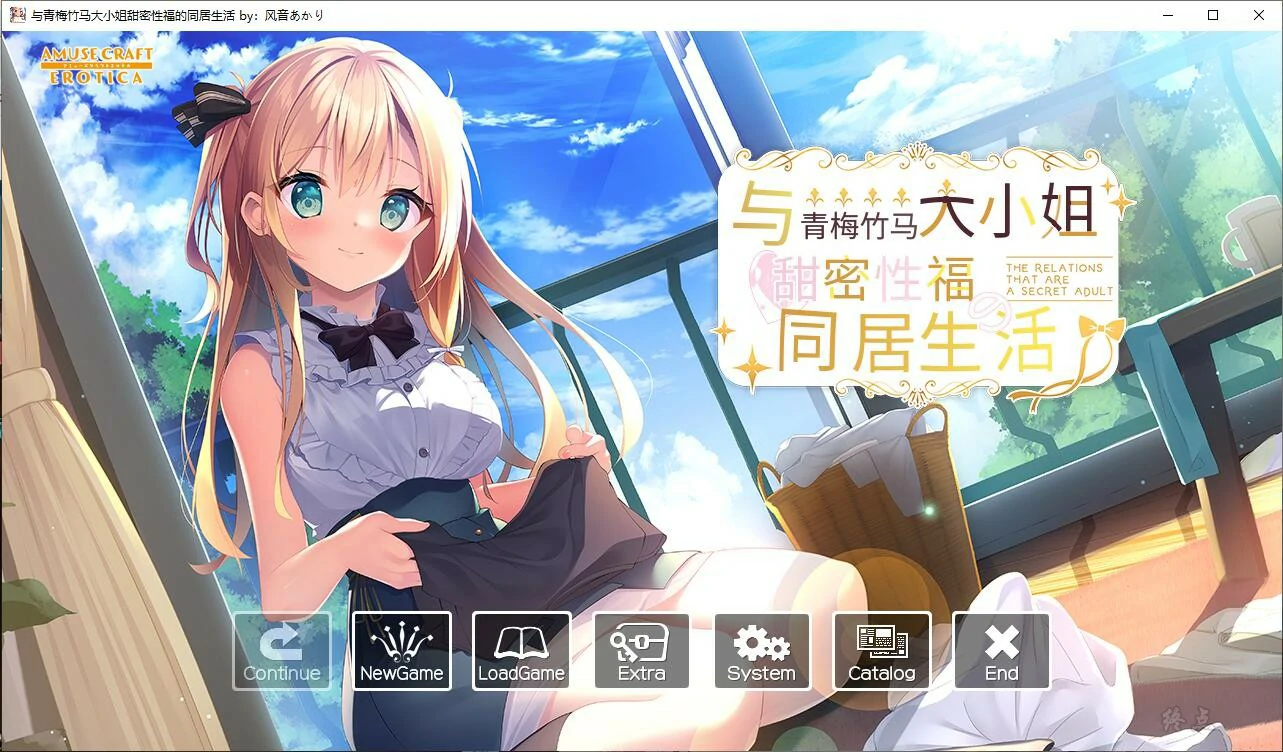Exit the game via End
This screenshot has height=752, width=1283.
pyautogui.click(x=1001, y=651)
